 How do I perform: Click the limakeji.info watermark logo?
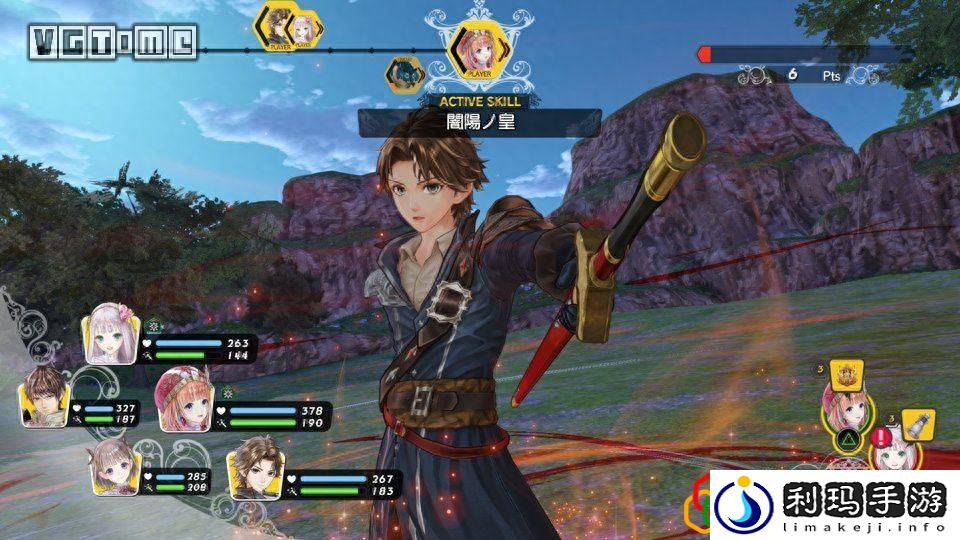click(834, 503)
